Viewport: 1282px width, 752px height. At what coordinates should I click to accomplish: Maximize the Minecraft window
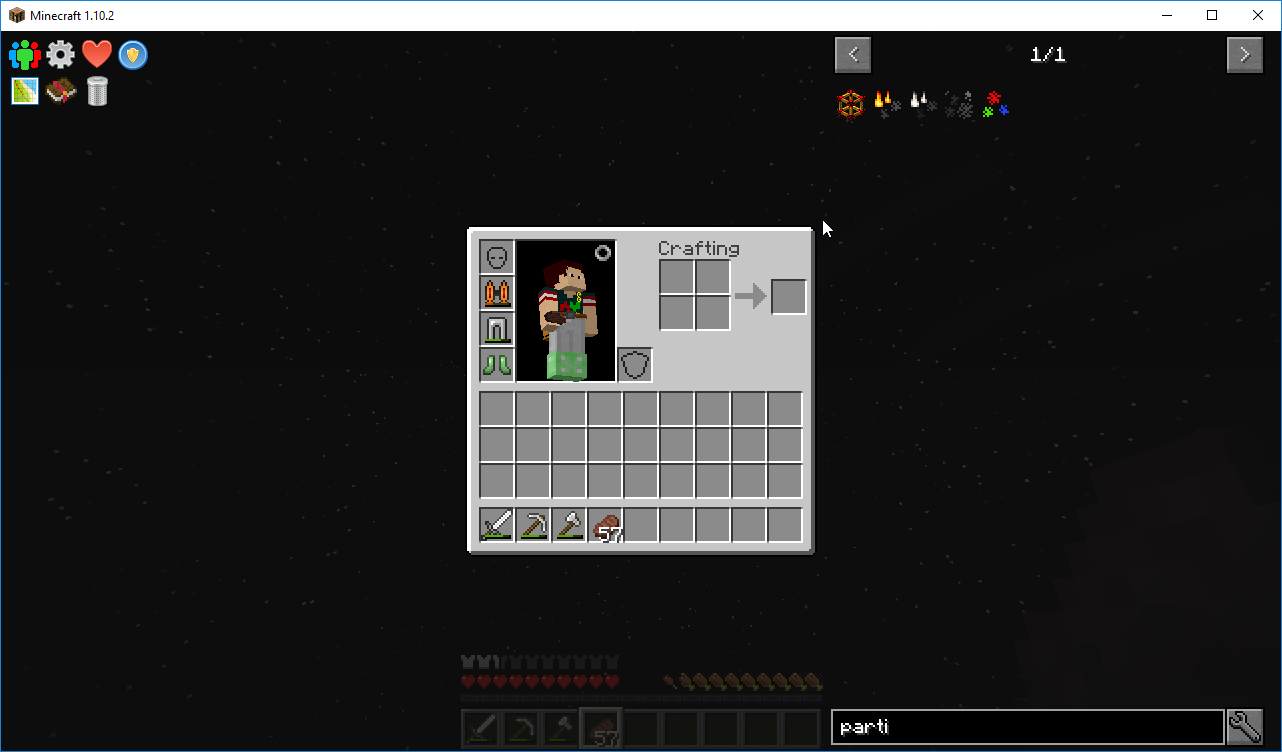1212,15
